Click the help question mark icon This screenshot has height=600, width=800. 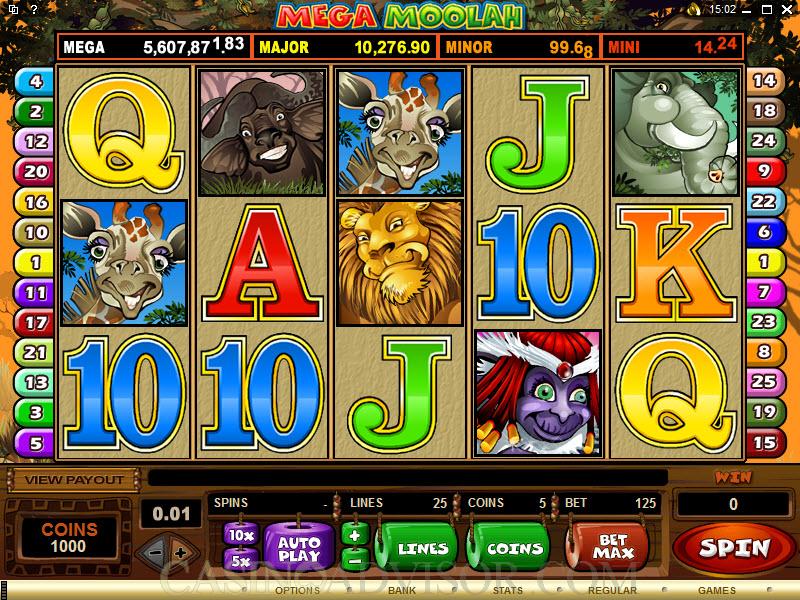pyautogui.click(x=34, y=9)
